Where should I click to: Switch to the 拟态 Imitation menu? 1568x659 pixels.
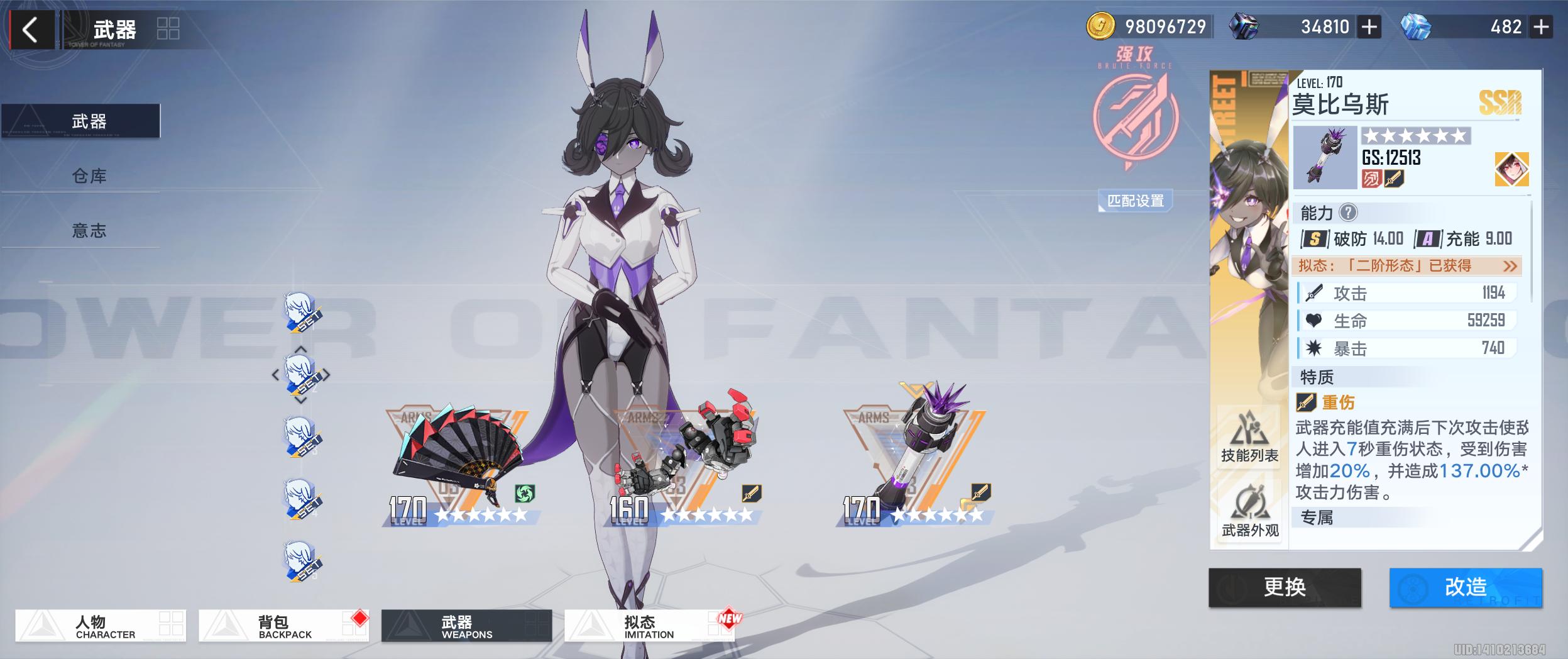(649, 626)
